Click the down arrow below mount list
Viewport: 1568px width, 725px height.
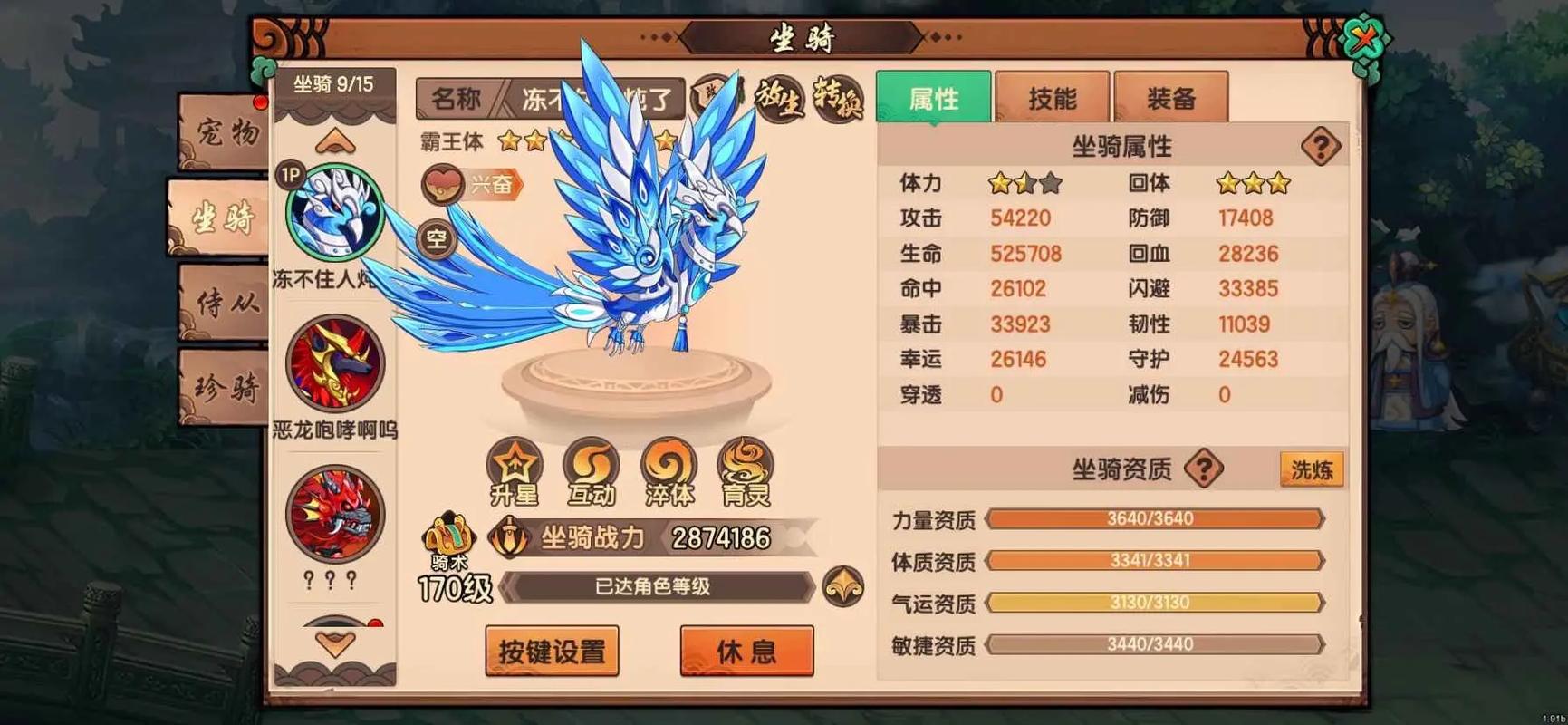point(335,645)
